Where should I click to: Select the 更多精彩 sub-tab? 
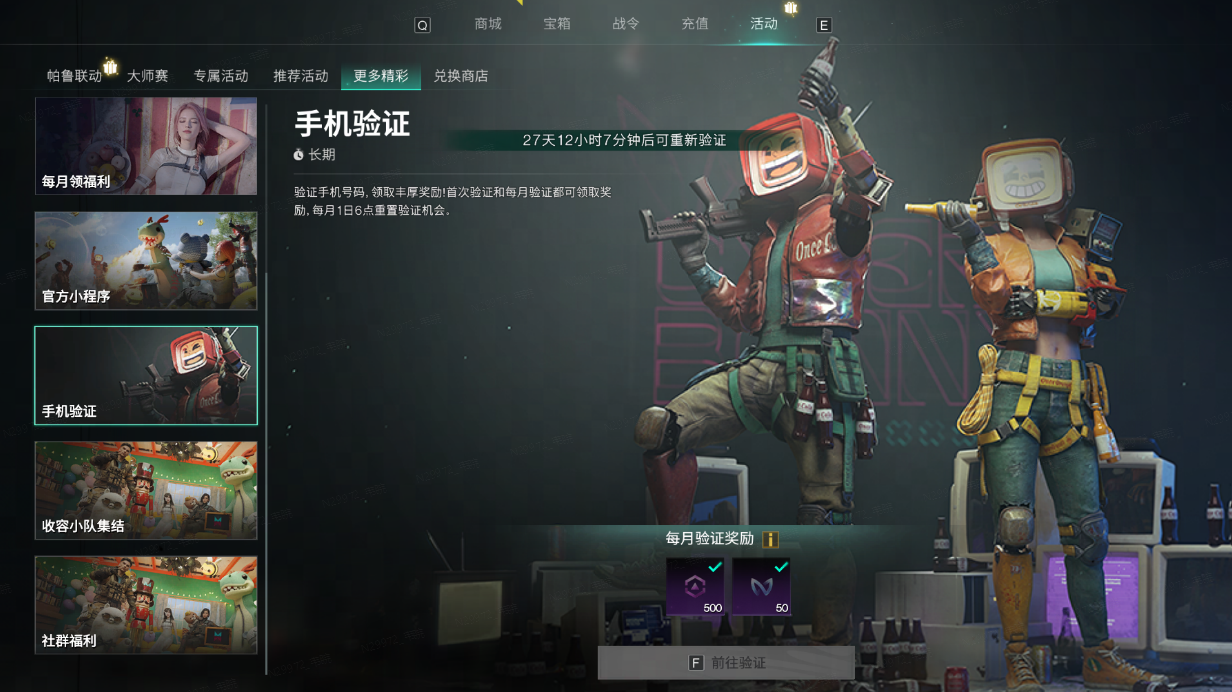pos(381,76)
